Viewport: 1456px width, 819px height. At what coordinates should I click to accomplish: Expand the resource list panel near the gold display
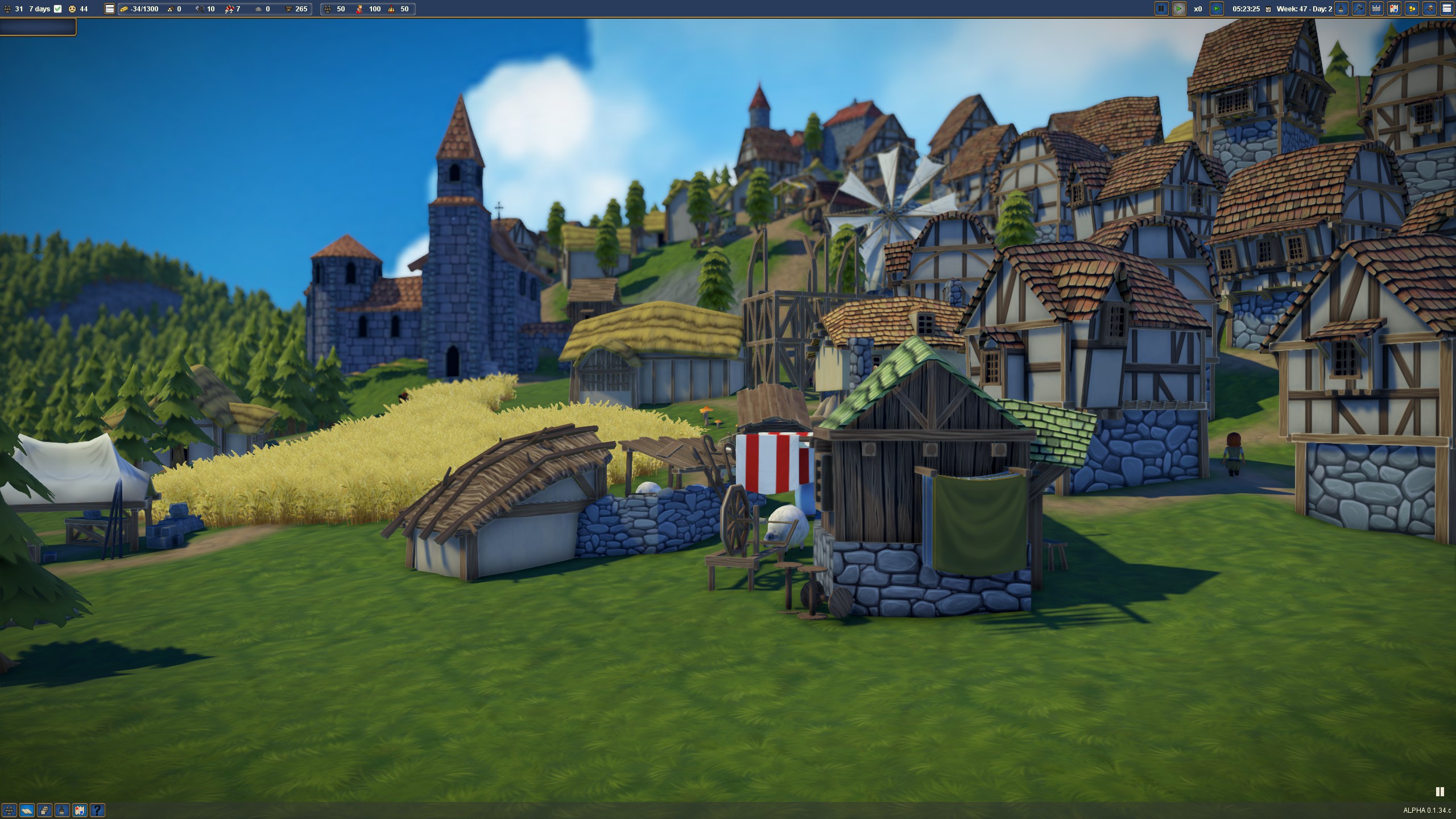click(x=109, y=9)
